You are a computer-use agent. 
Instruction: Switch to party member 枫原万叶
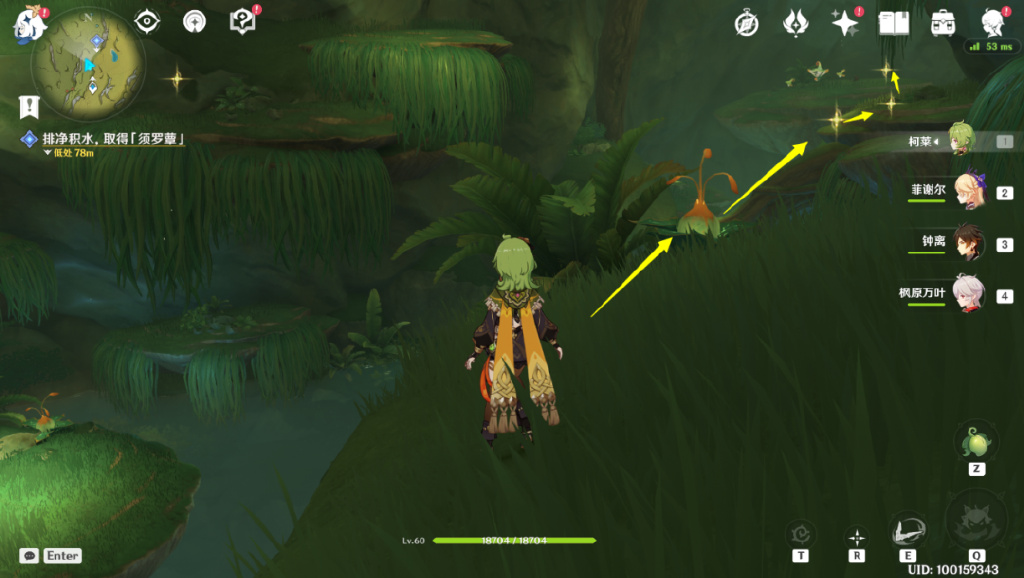[x=968, y=294]
